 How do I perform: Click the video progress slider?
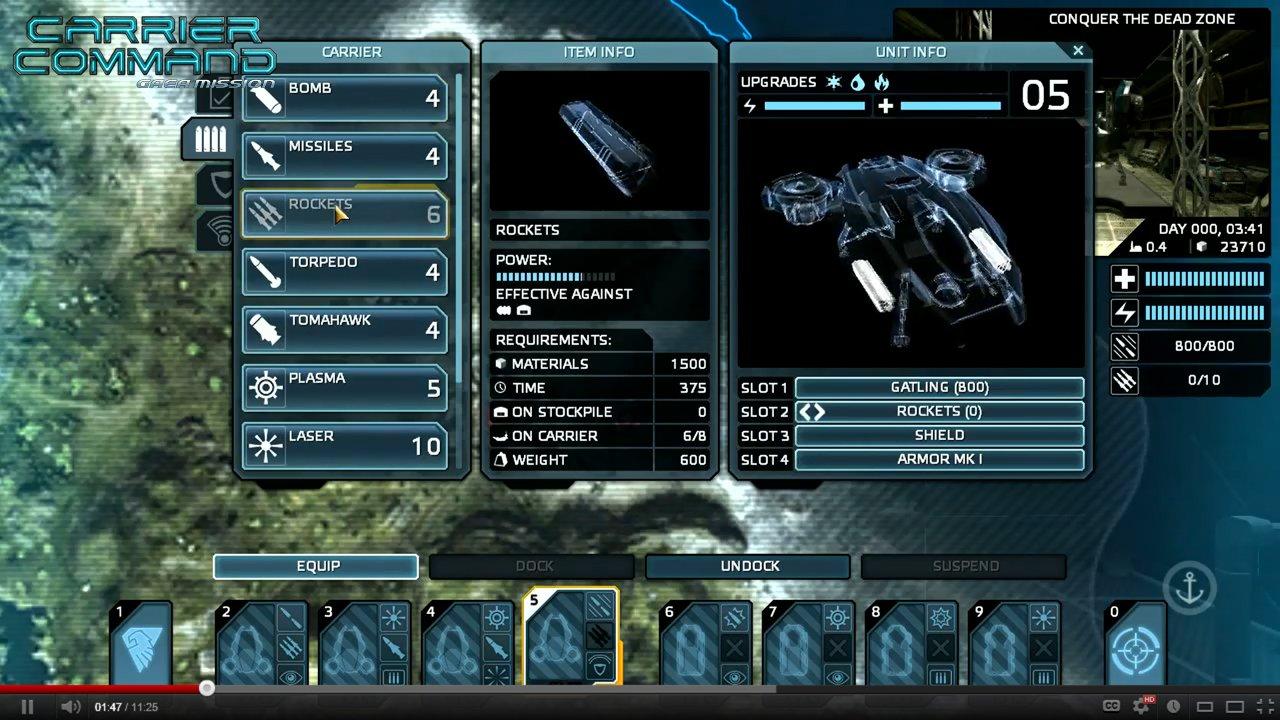tap(207, 688)
